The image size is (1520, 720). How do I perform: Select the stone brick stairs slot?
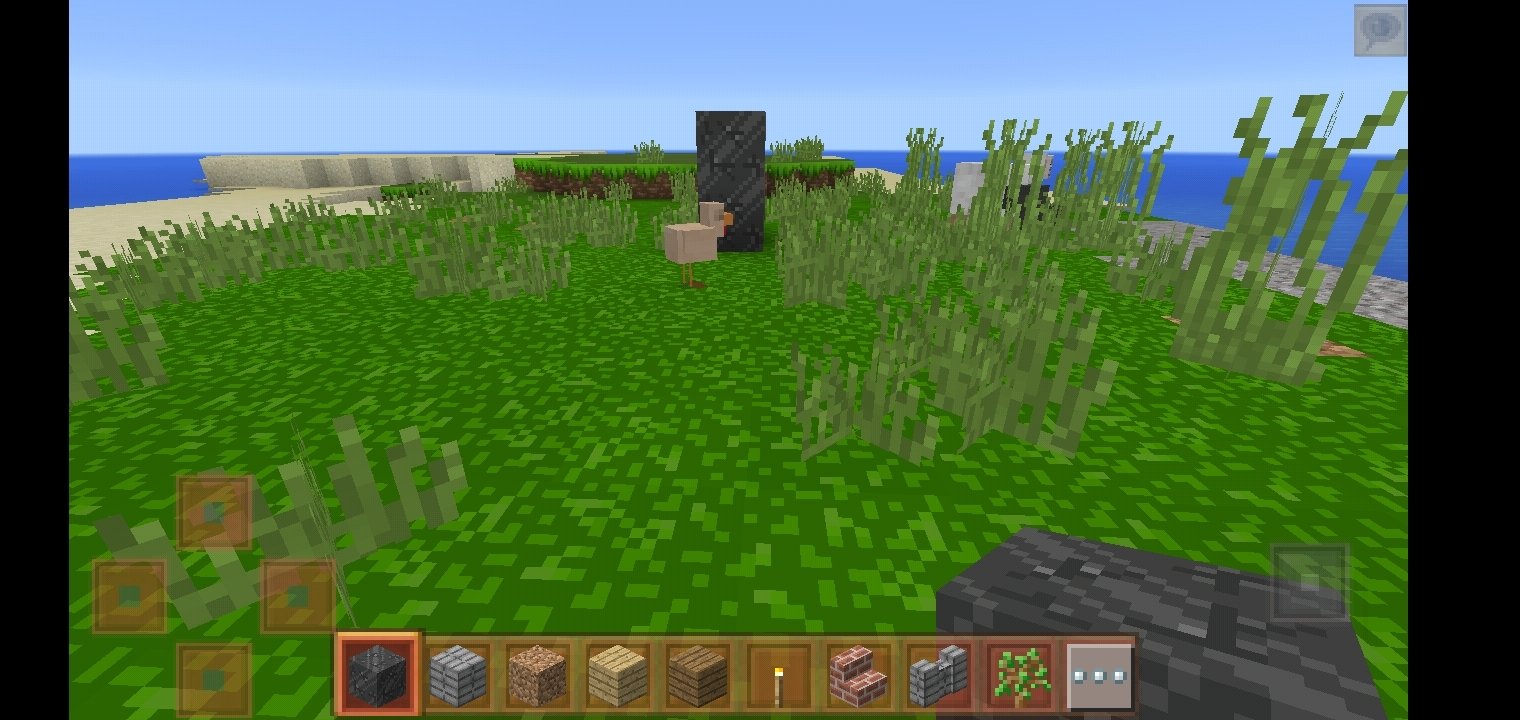click(938, 675)
